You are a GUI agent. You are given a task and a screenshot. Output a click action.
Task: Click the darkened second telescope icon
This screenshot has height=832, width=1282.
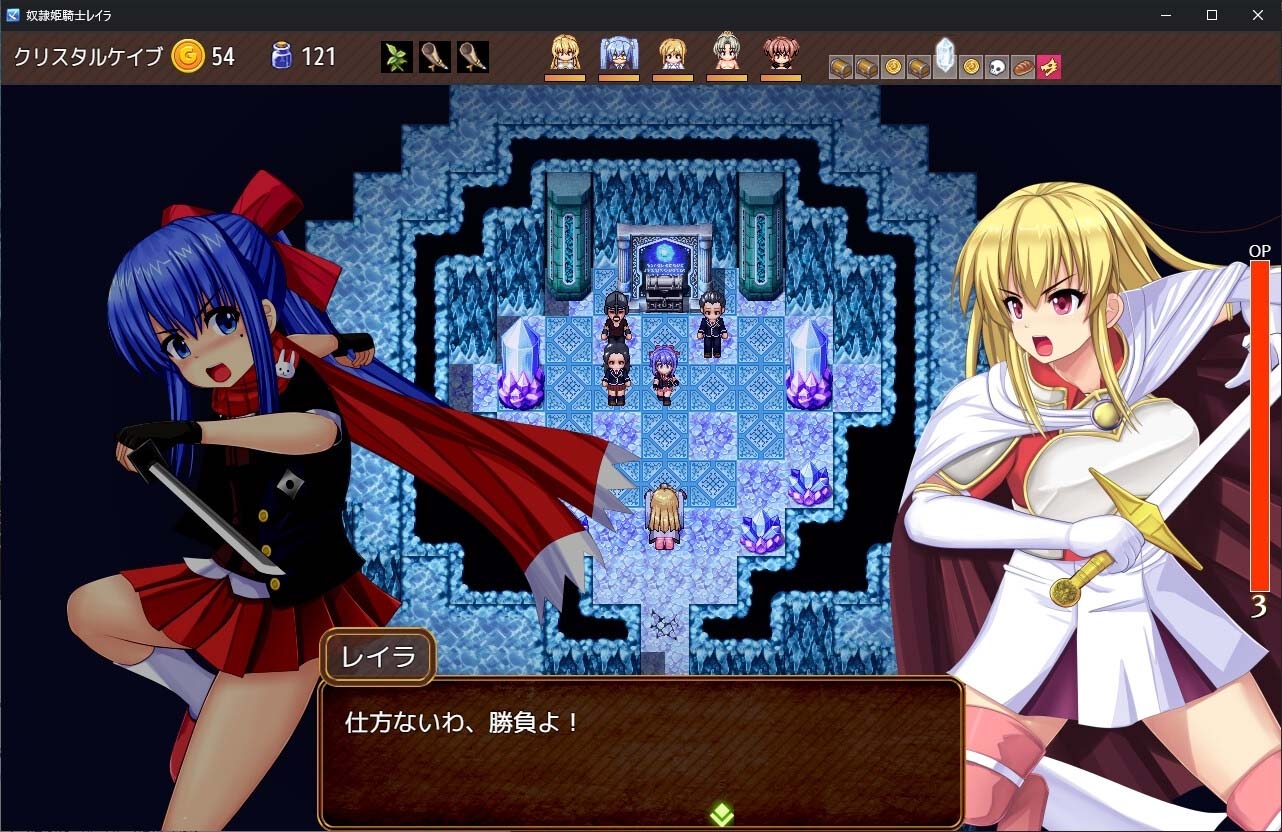[473, 57]
